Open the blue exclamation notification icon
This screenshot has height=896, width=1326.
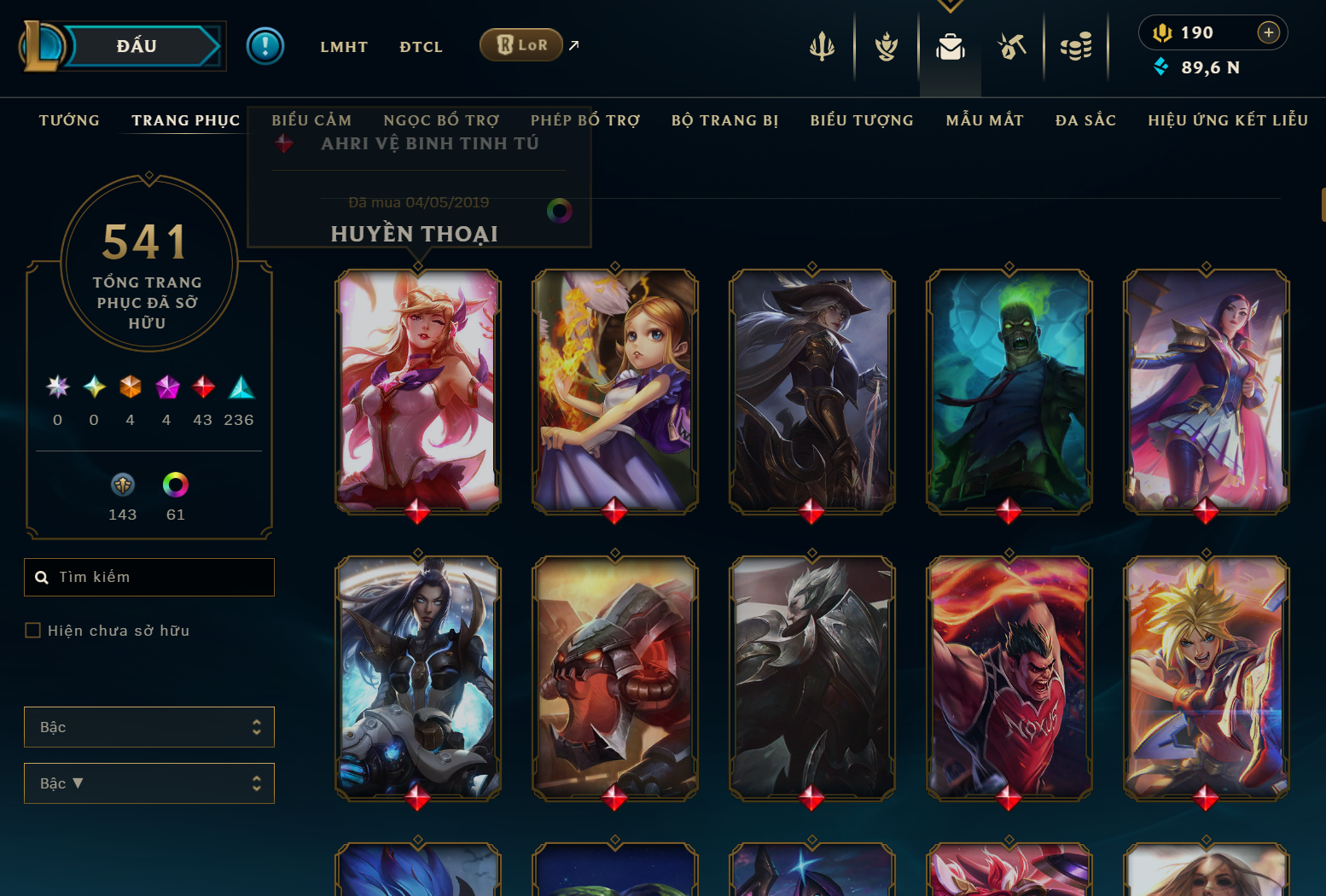[x=265, y=46]
